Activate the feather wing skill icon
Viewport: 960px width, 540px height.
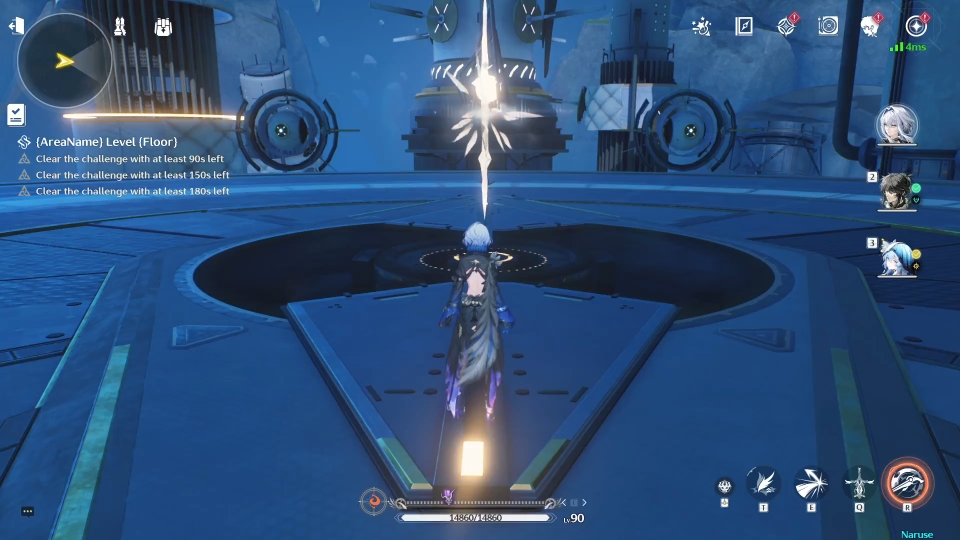pyautogui.click(x=763, y=484)
